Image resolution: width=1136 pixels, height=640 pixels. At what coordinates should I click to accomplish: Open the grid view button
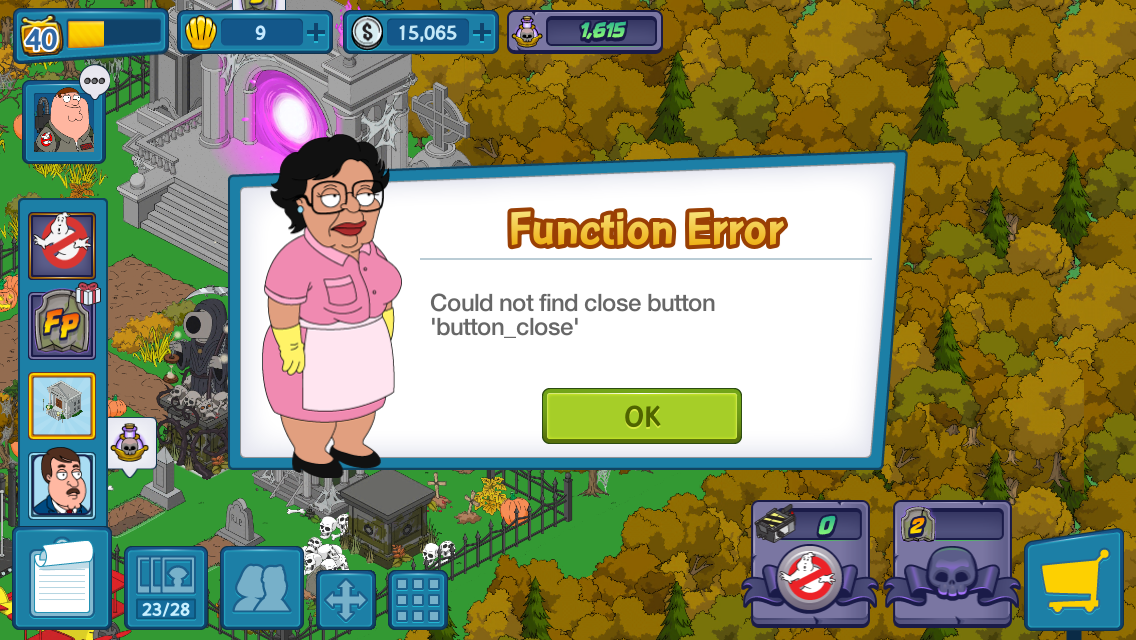click(417, 598)
